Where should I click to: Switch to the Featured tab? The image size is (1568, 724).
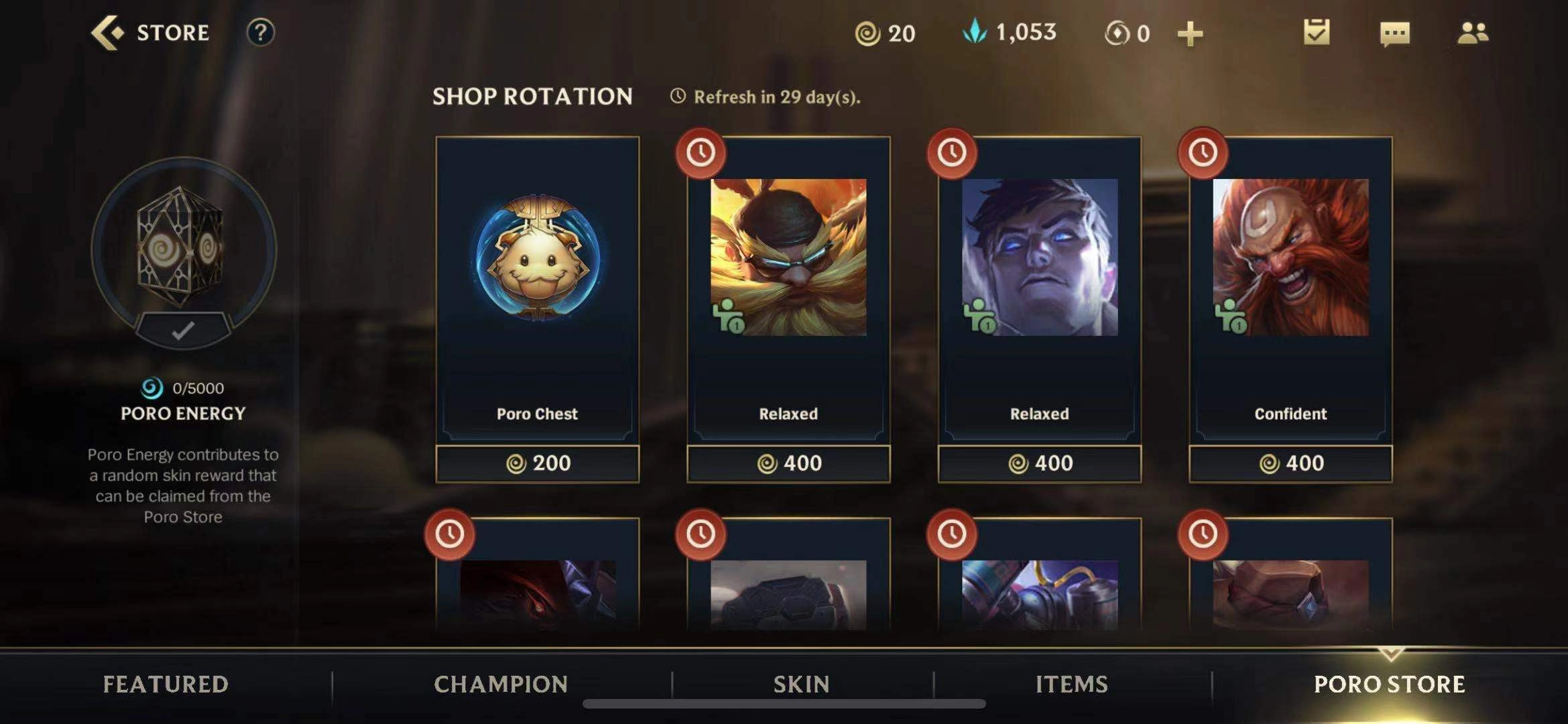(166, 684)
